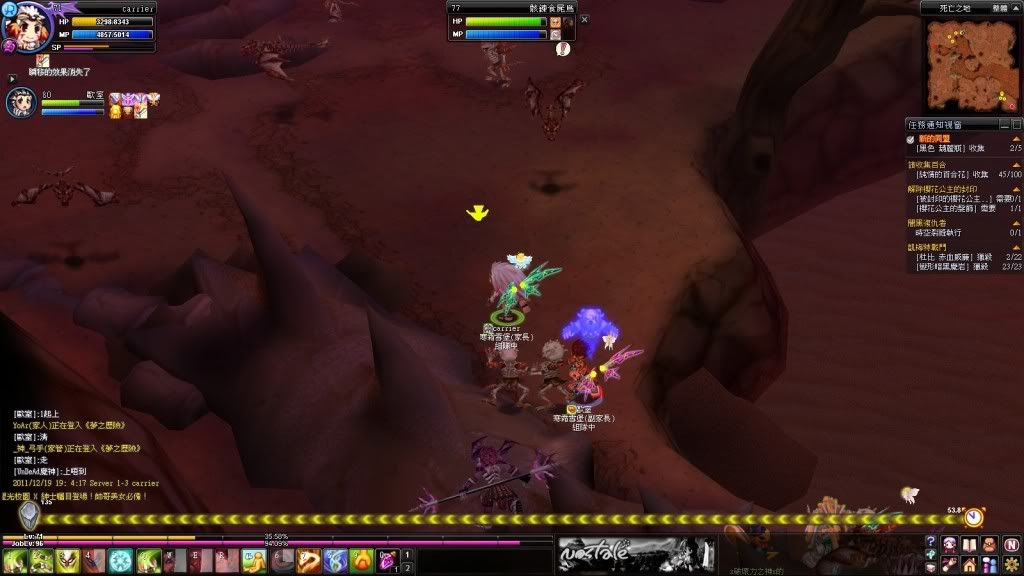
Task: Switch to hotbar page 2
Action: 408,568
